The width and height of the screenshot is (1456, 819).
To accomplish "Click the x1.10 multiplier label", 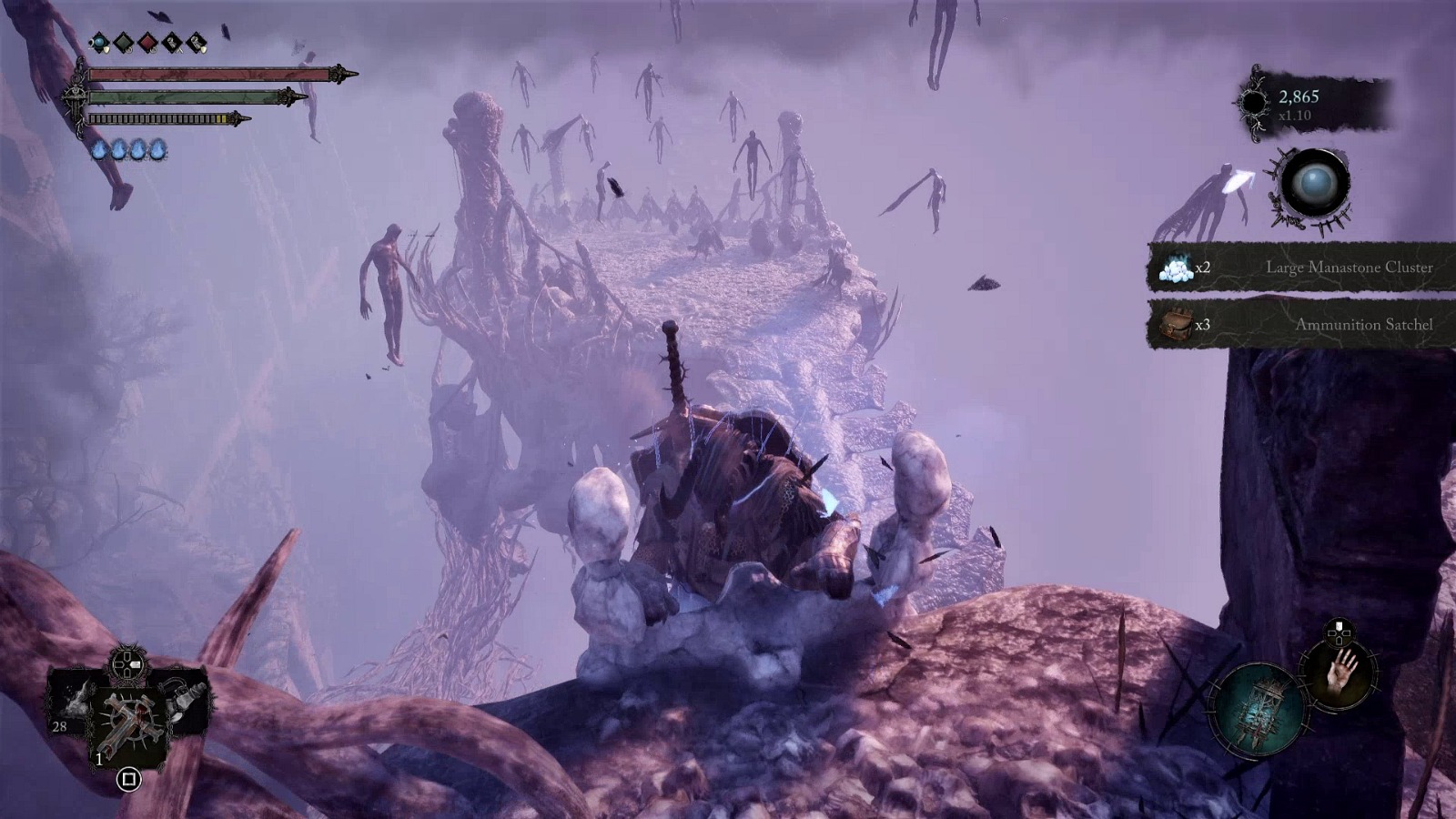I will point(1295,116).
